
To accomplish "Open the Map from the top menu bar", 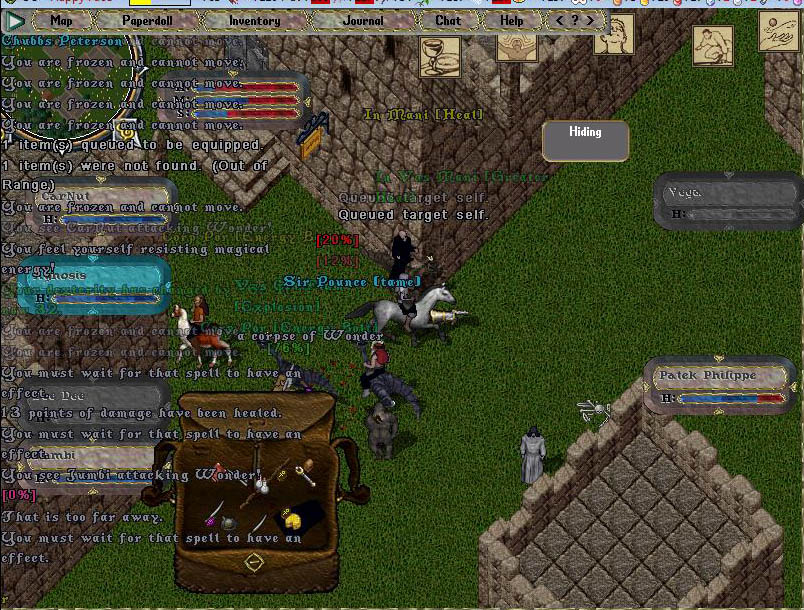I will pyautogui.click(x=61, y=20).
